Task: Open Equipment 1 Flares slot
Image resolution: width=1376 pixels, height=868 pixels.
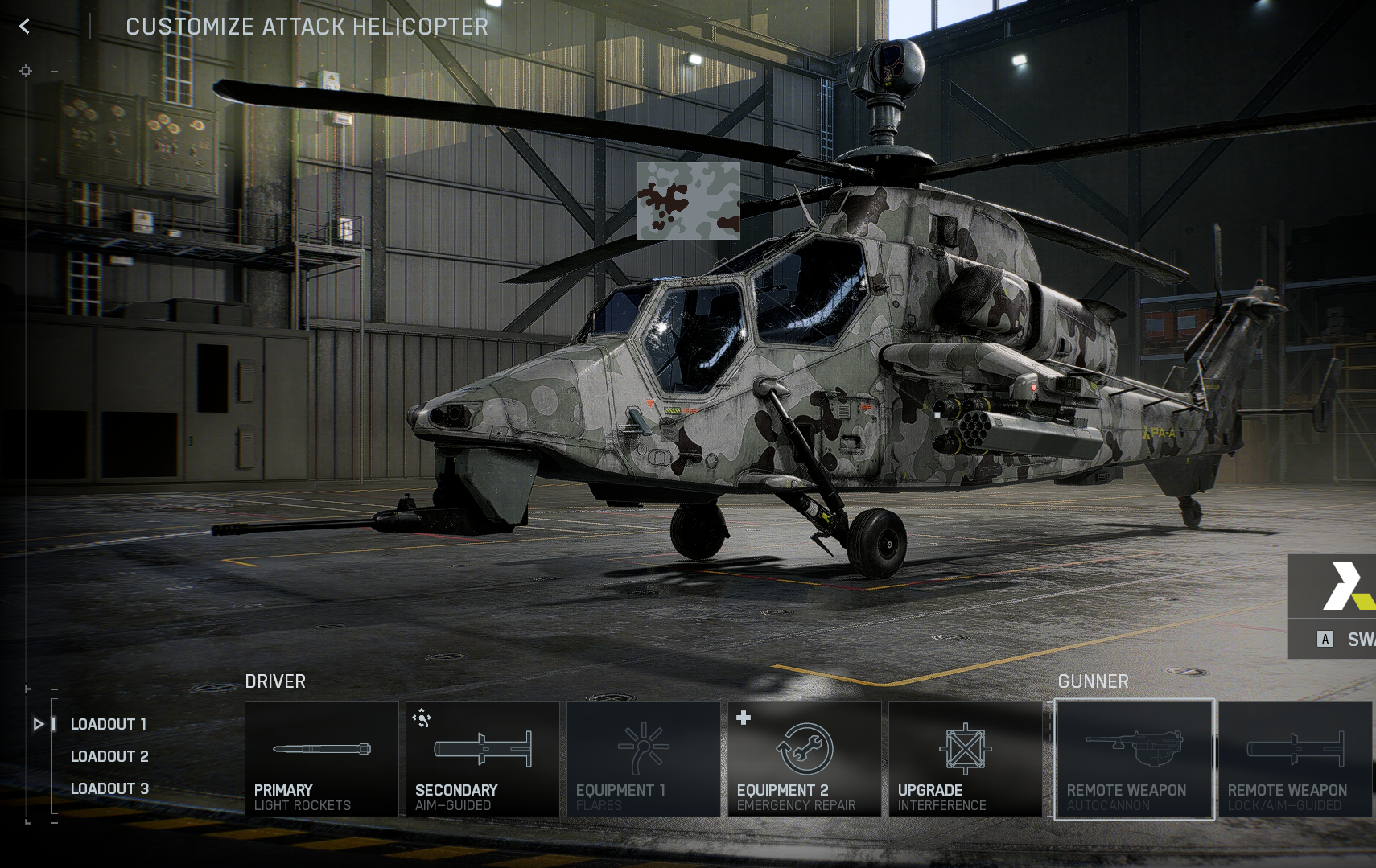Action: 643,759
